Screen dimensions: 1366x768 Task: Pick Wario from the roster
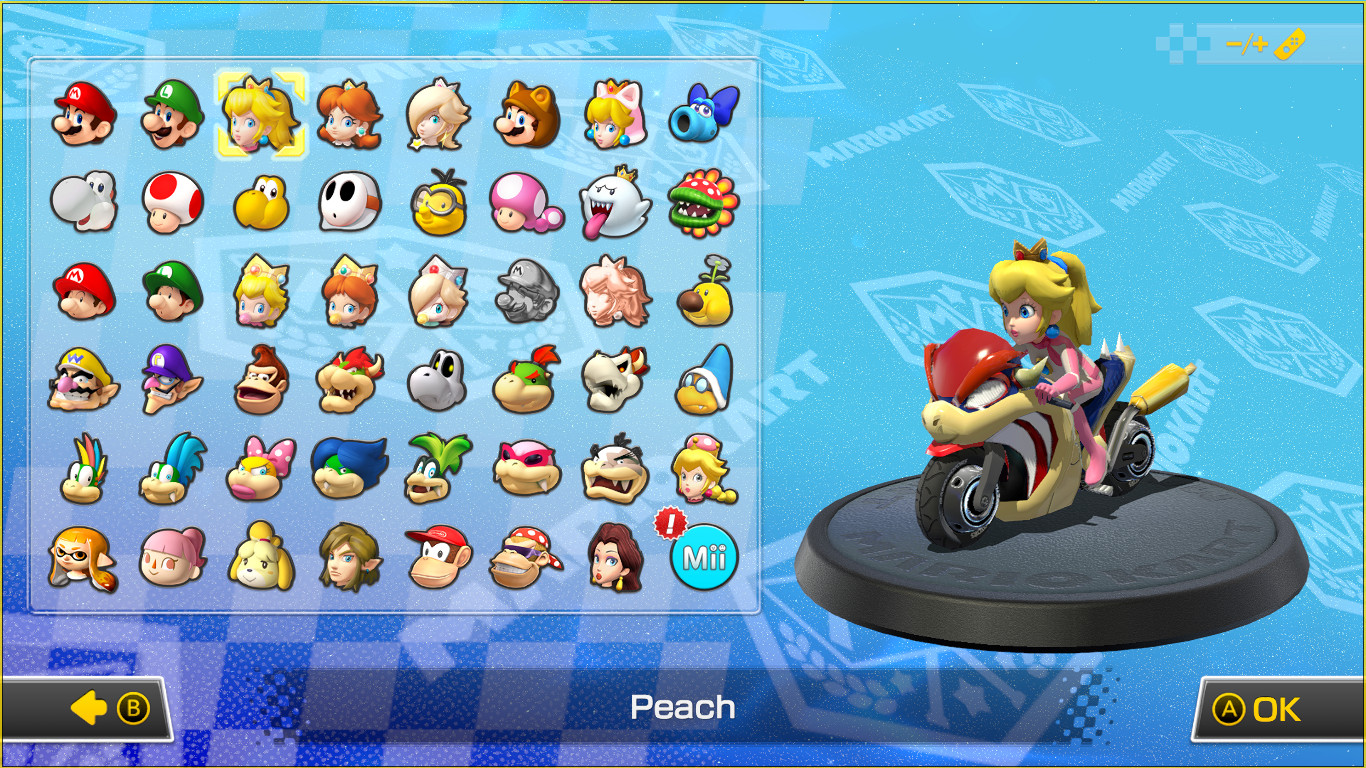83,378
